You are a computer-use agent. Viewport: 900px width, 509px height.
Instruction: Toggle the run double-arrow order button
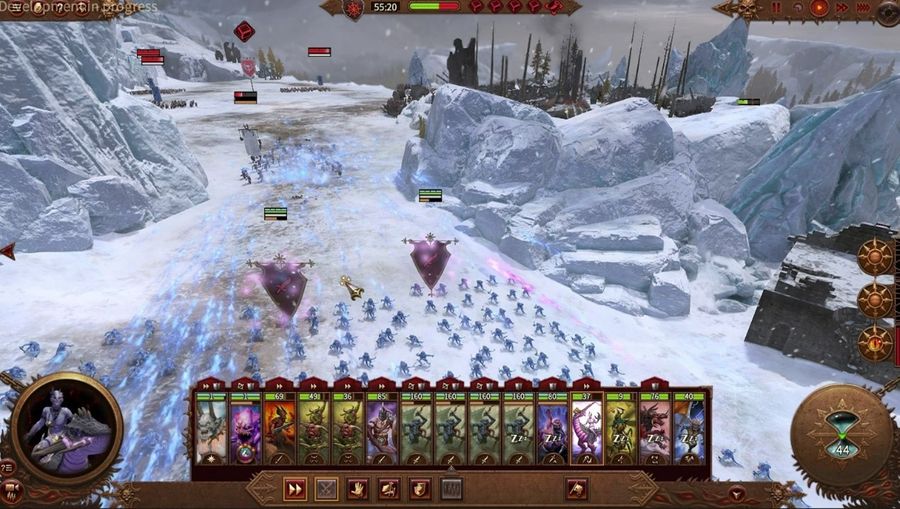tap(295, 489)
